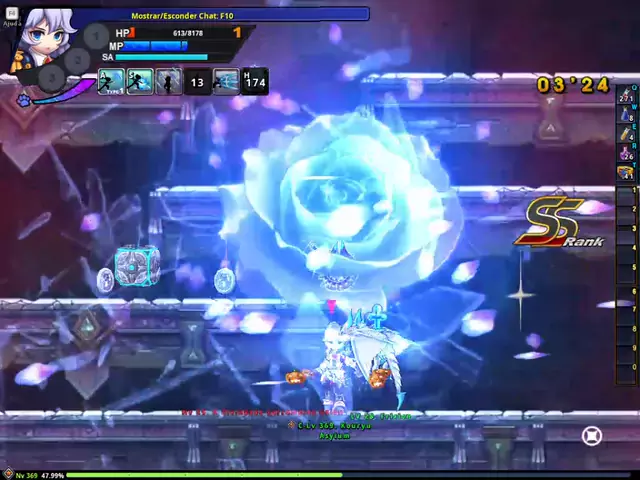640x480 pixels.
Task: Use the purple potion with count 26
Action: tap(626, 153)
